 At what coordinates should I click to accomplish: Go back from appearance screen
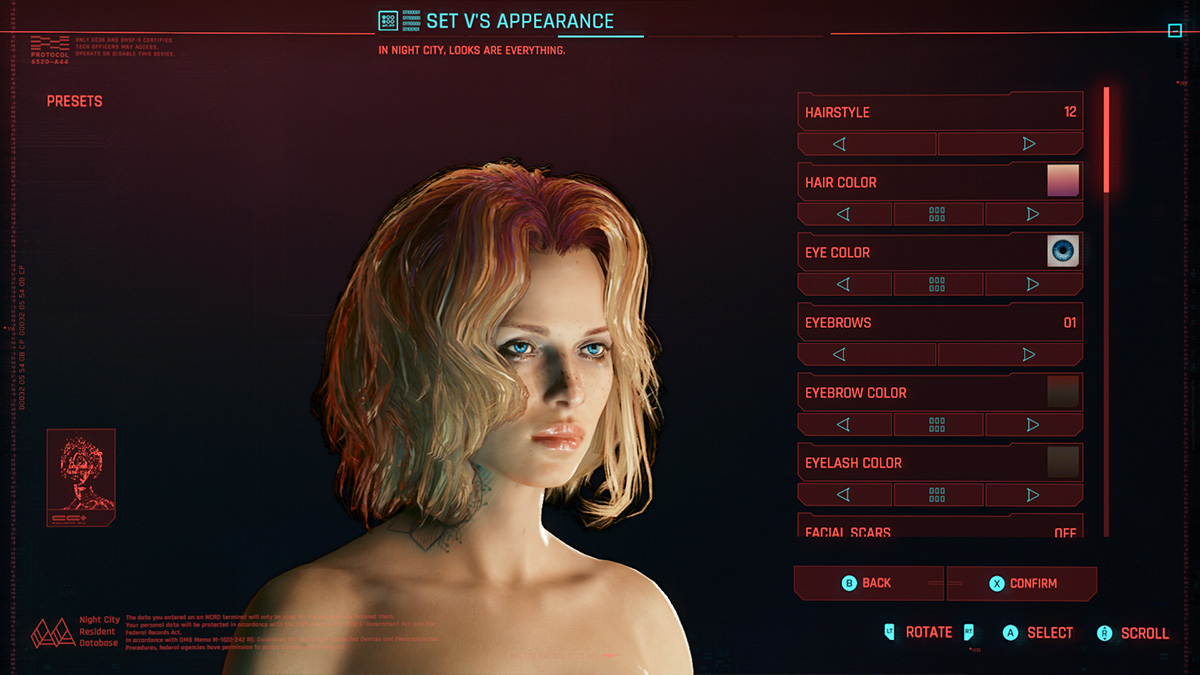[x=868, y=583]
